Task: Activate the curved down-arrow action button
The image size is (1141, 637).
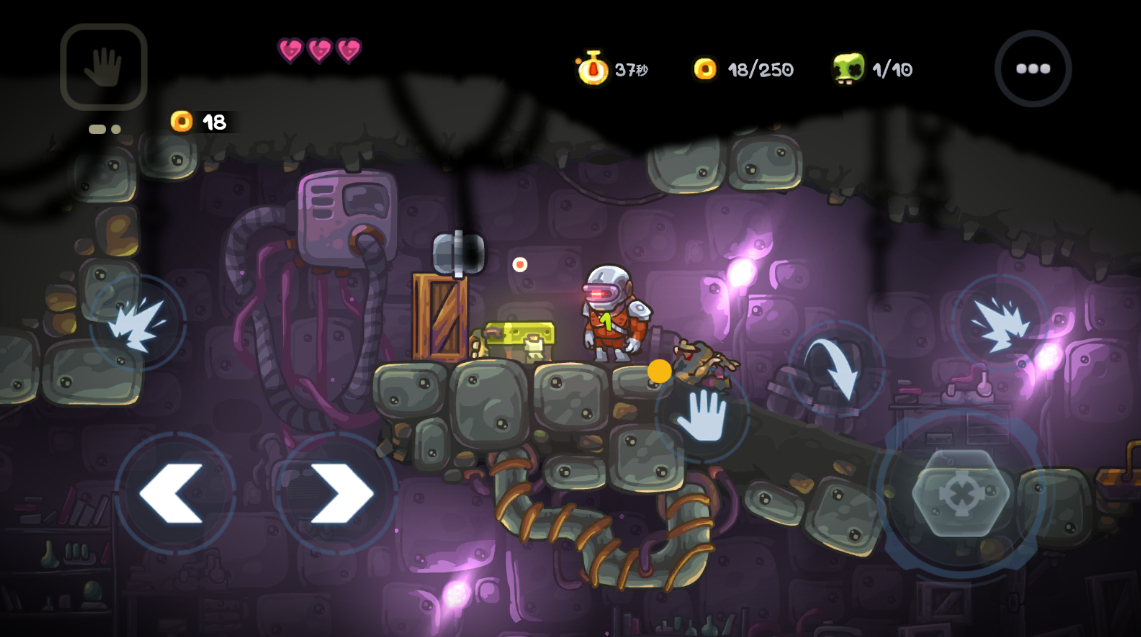Action: point(836,368)
